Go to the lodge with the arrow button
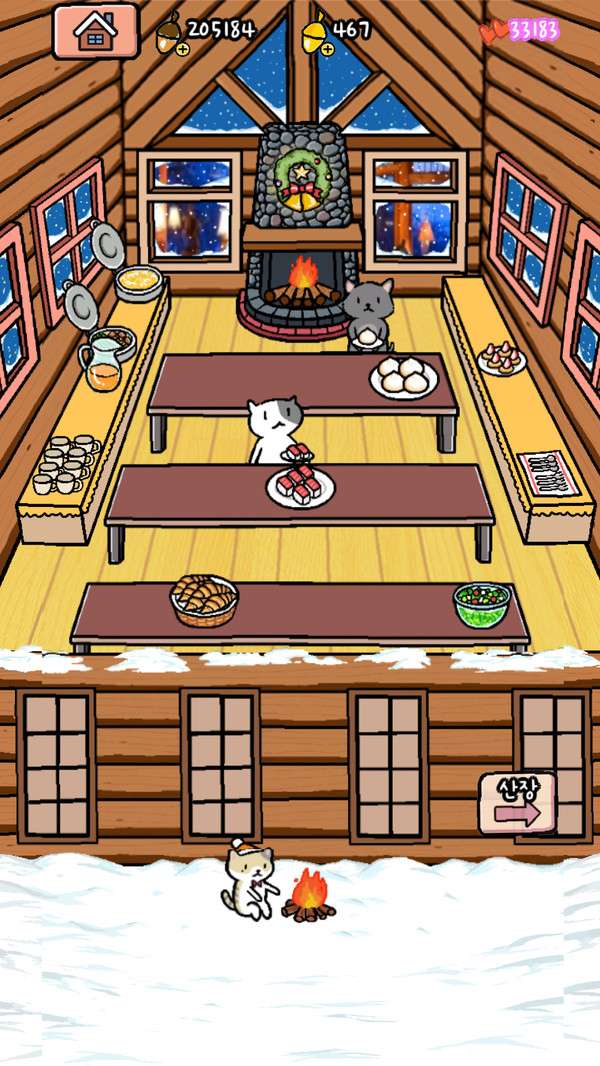 (516, 803)
